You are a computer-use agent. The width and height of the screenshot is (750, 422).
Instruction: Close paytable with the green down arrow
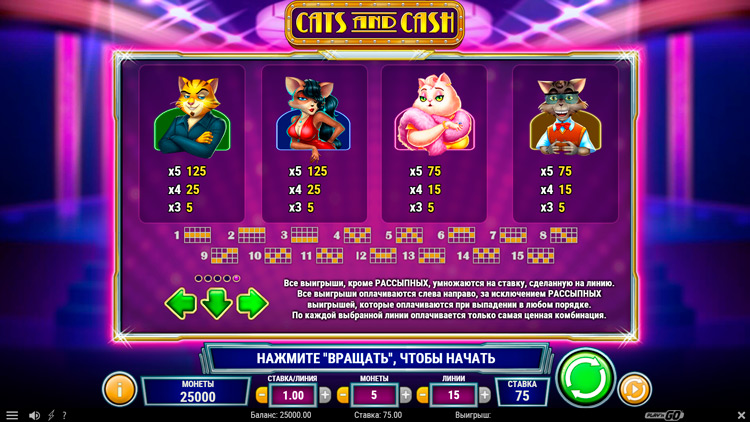[216, 302]
